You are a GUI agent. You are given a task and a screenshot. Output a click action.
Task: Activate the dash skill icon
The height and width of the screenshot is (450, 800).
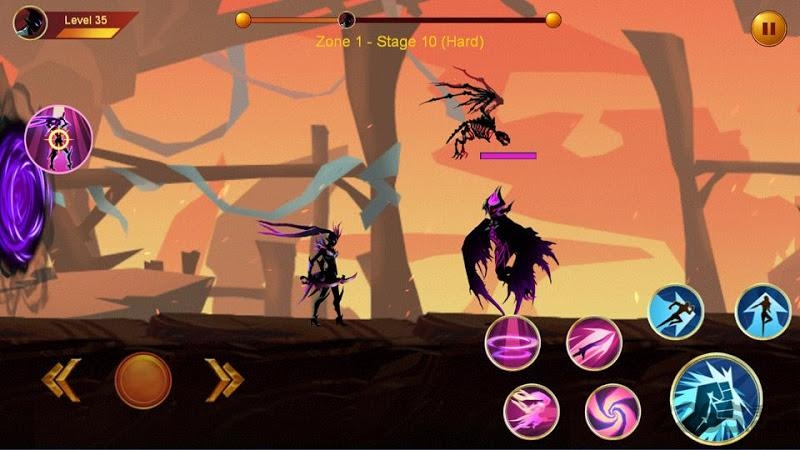pos(676,311)
